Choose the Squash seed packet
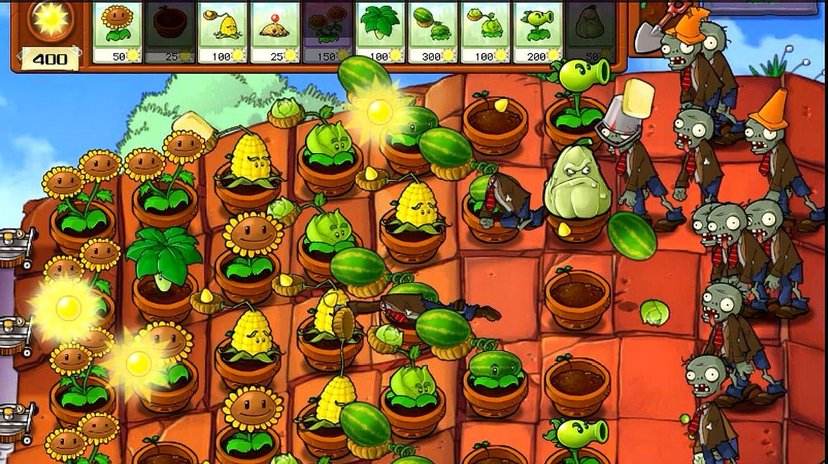This screenshot has width=828, height=464. point(588,31)
